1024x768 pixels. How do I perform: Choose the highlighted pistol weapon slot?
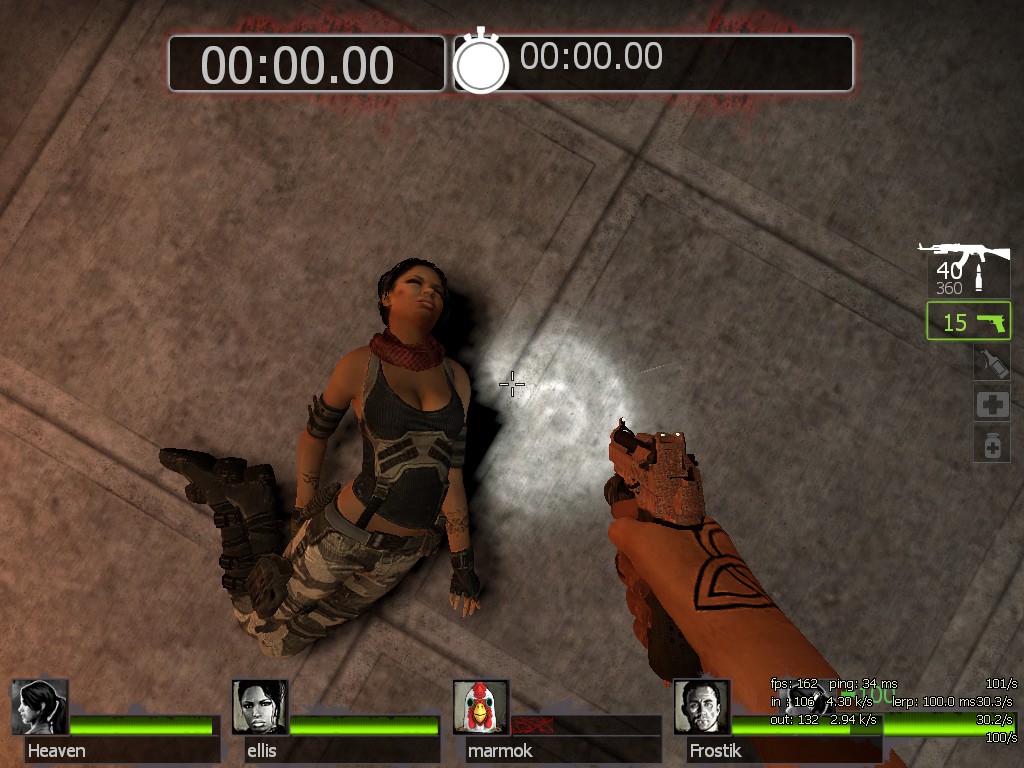click(x=968, y=322)
